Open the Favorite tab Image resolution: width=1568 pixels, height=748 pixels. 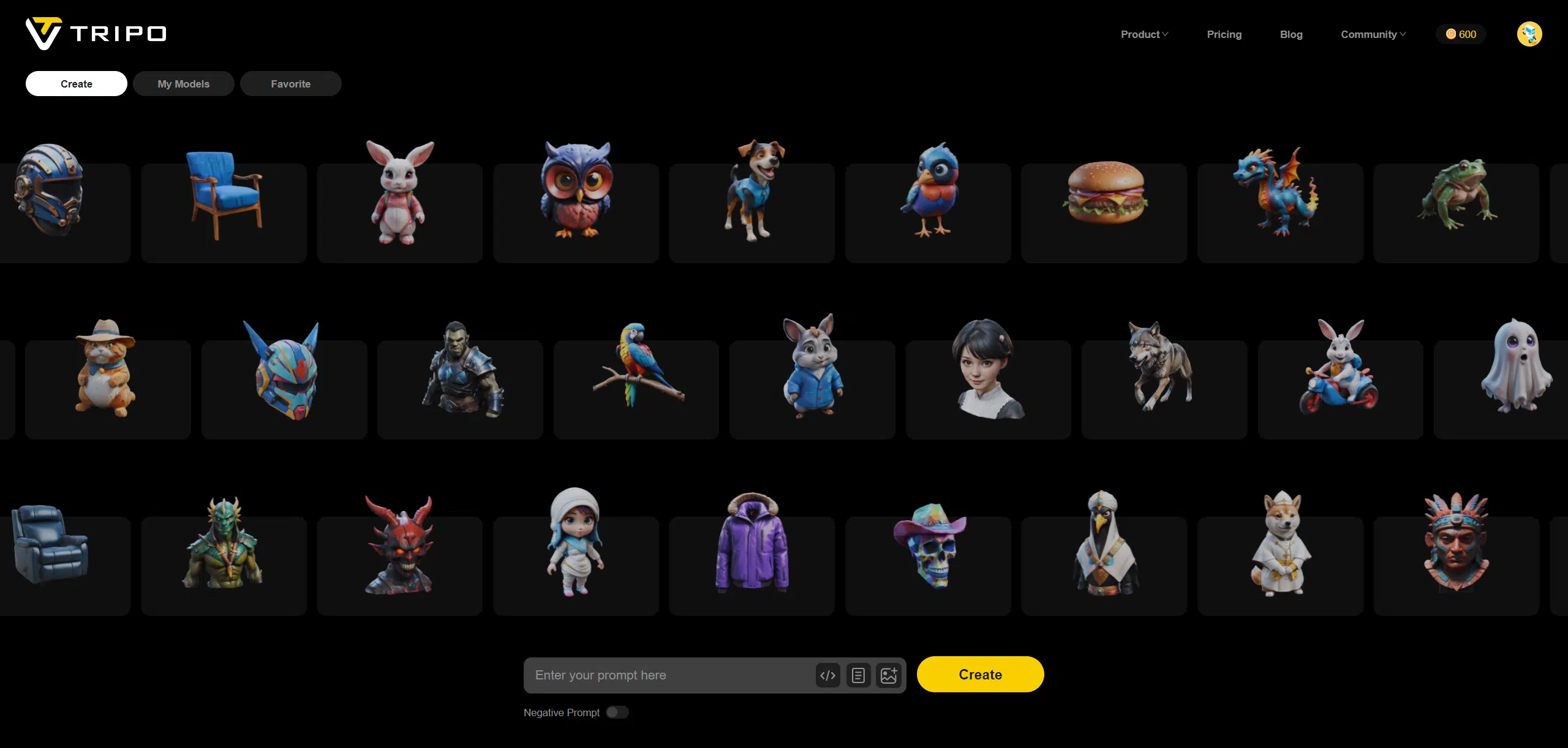tap(290, 84)
